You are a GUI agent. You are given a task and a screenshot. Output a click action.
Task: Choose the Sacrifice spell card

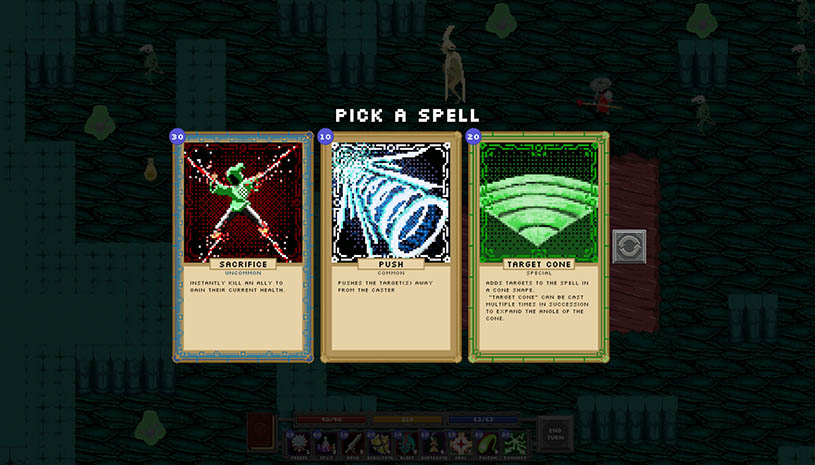coord(243,246)
